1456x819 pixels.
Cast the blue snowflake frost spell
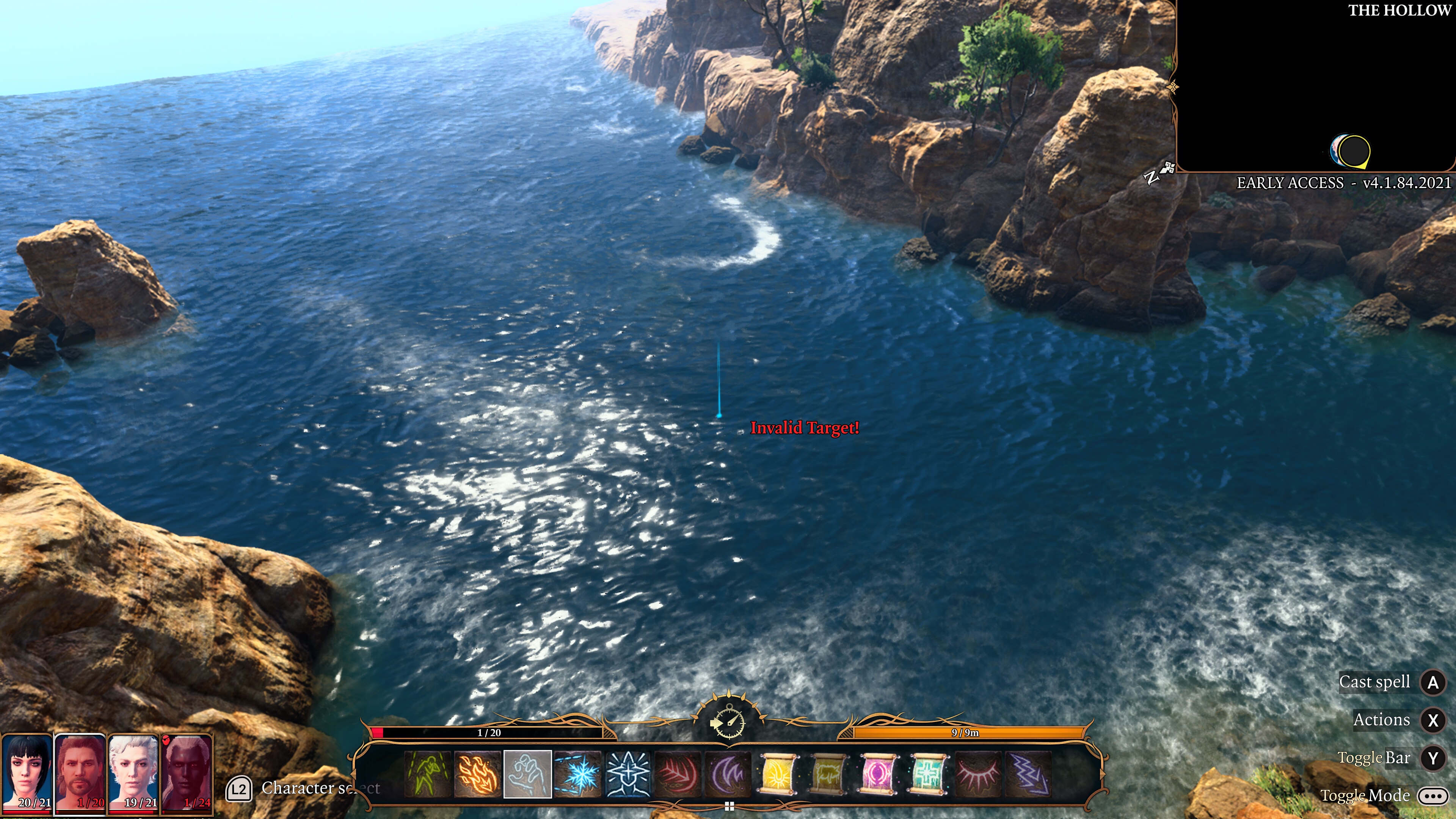[577, 774]
